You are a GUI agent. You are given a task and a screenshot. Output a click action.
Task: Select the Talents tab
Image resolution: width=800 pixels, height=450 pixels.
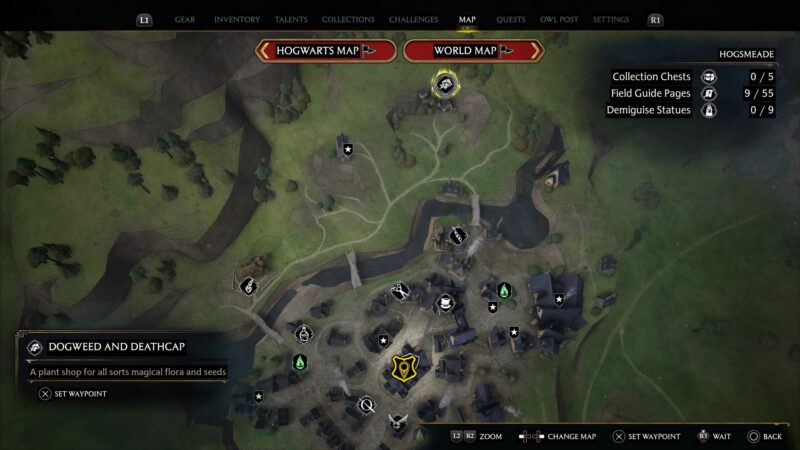(x=290, y=19)
